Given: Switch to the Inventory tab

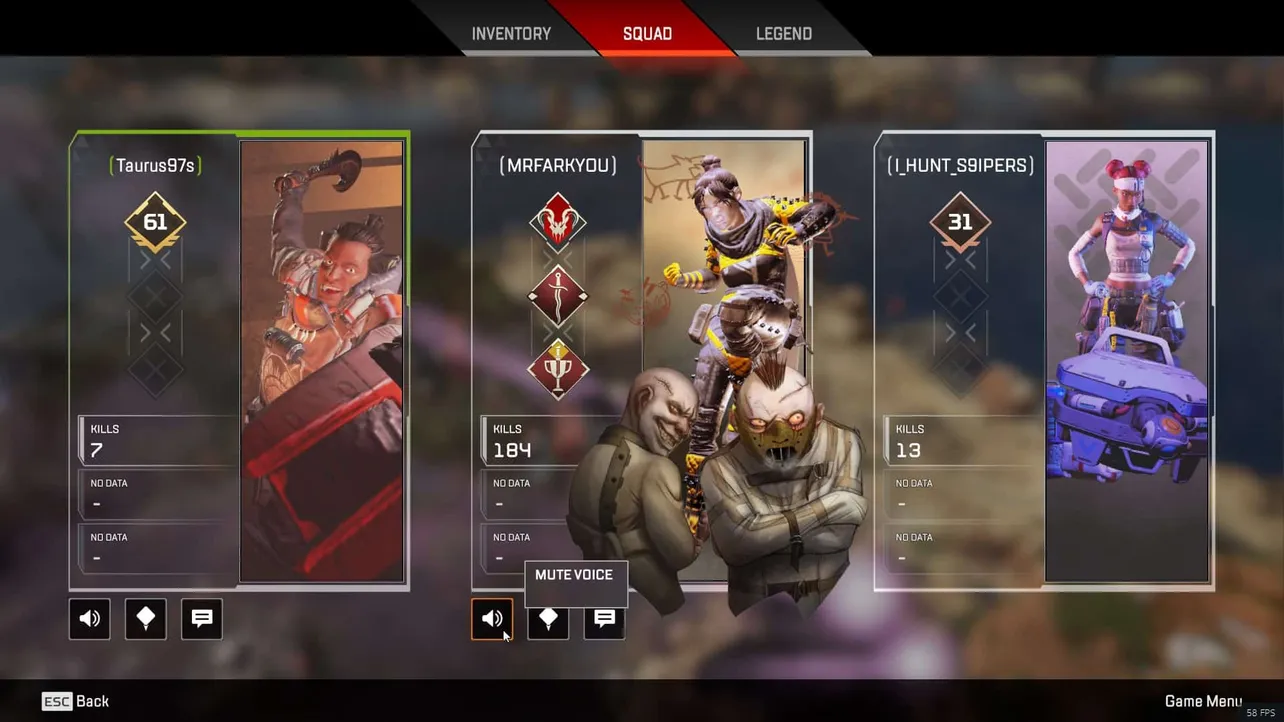Looking at the screenshot, I should (x=512, y=33).
